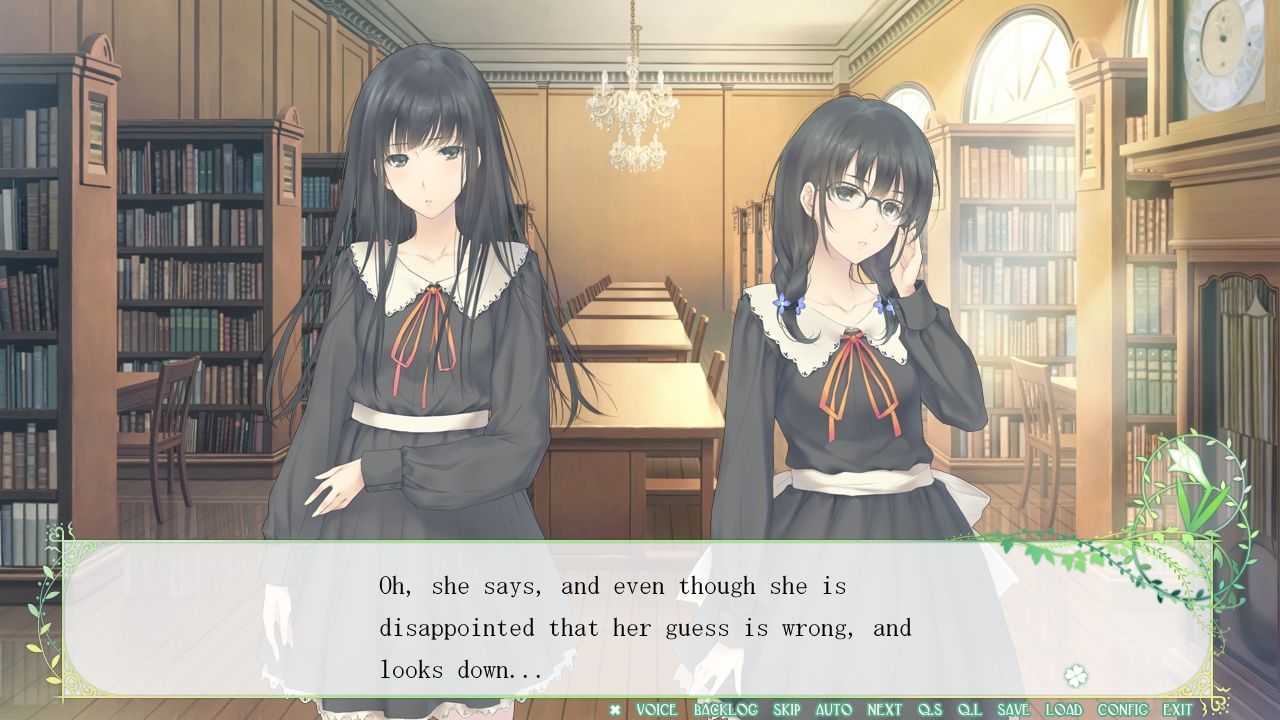
Task: Open the BACKLOG of past dialogue
Action: click(726, 710)
